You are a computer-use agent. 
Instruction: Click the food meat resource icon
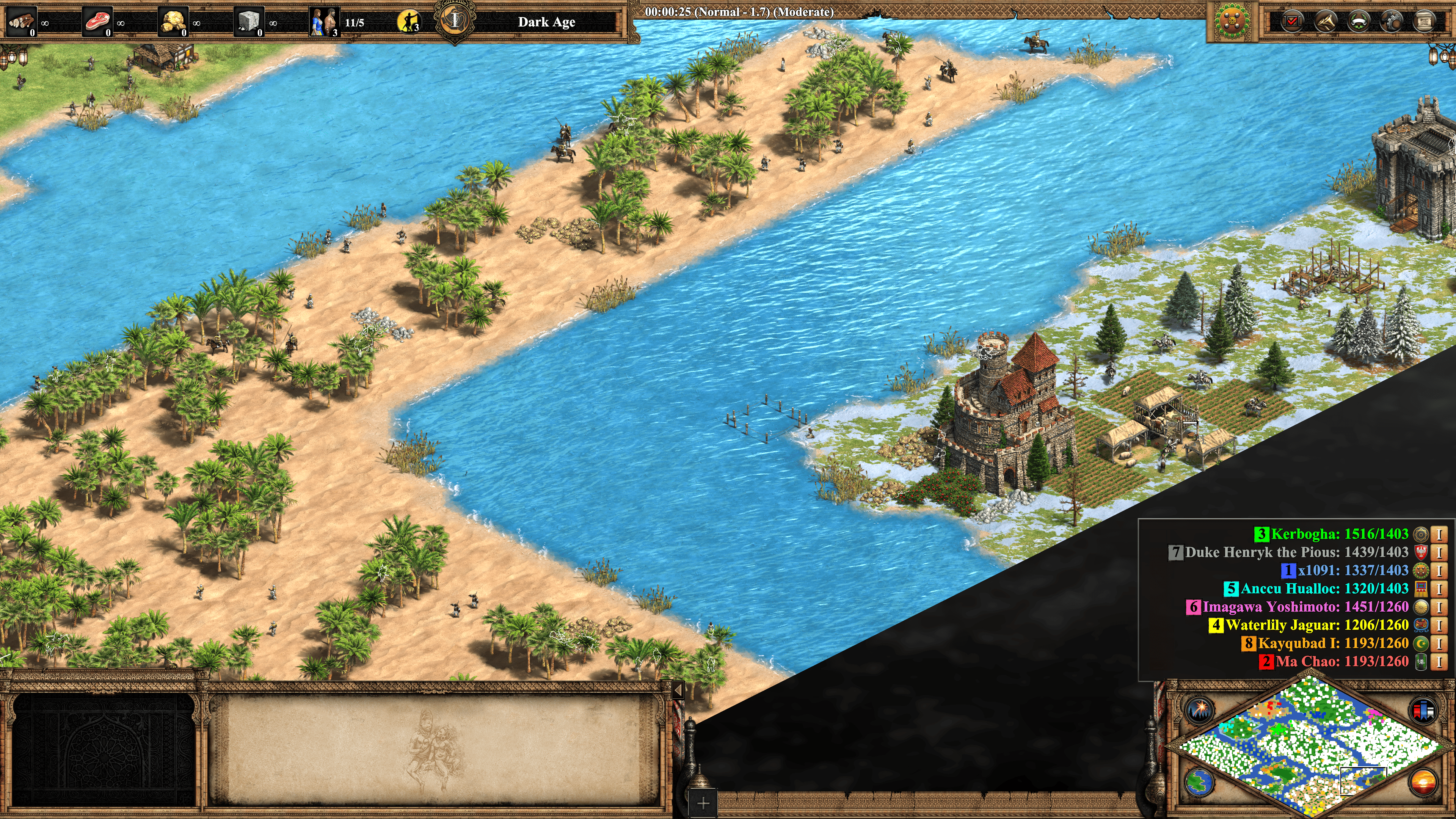point(97,22)
